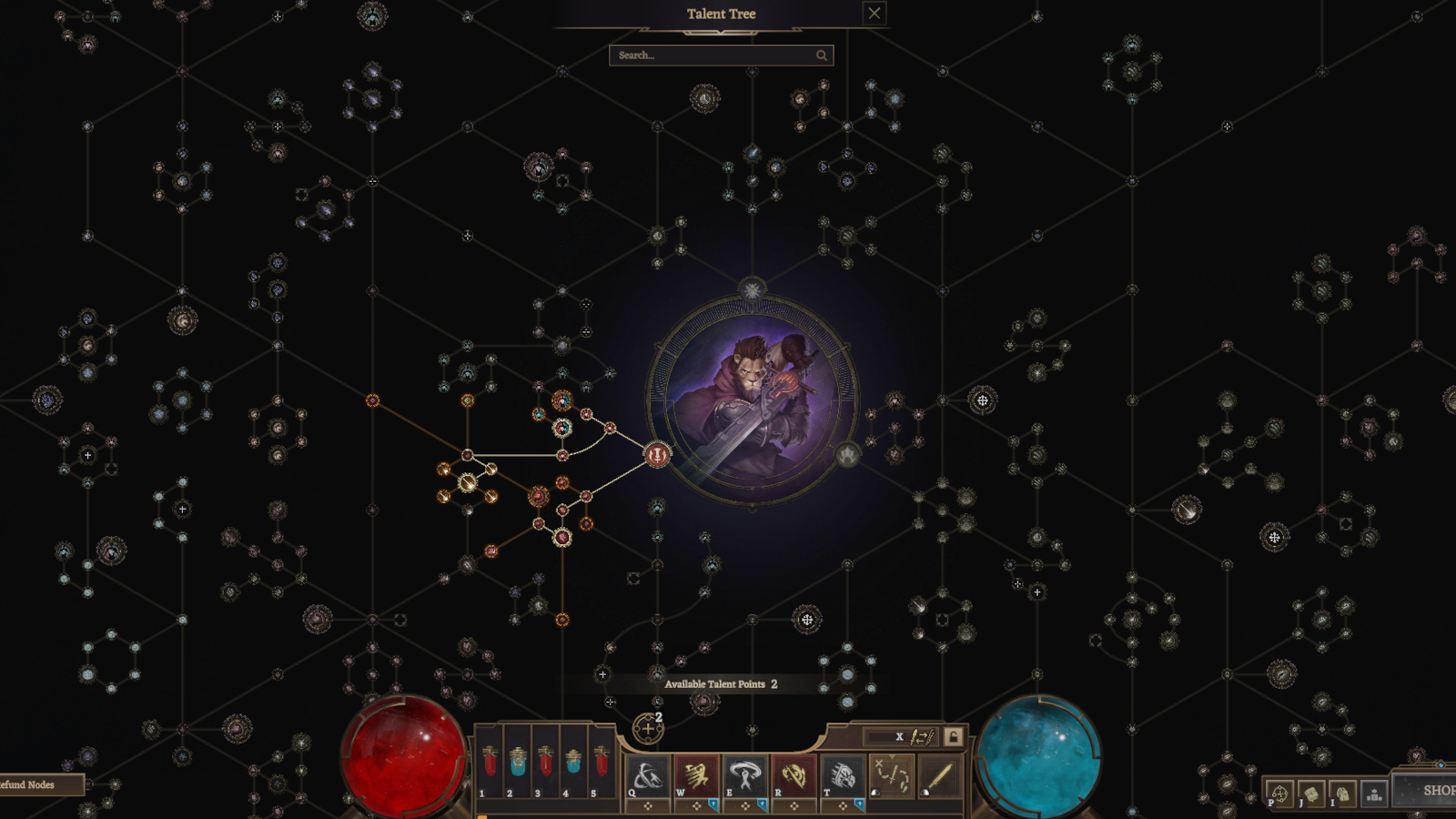The image size is (1456, 819).
Task: Switch to the Talent Tree header tab
Action: (721, 14)
